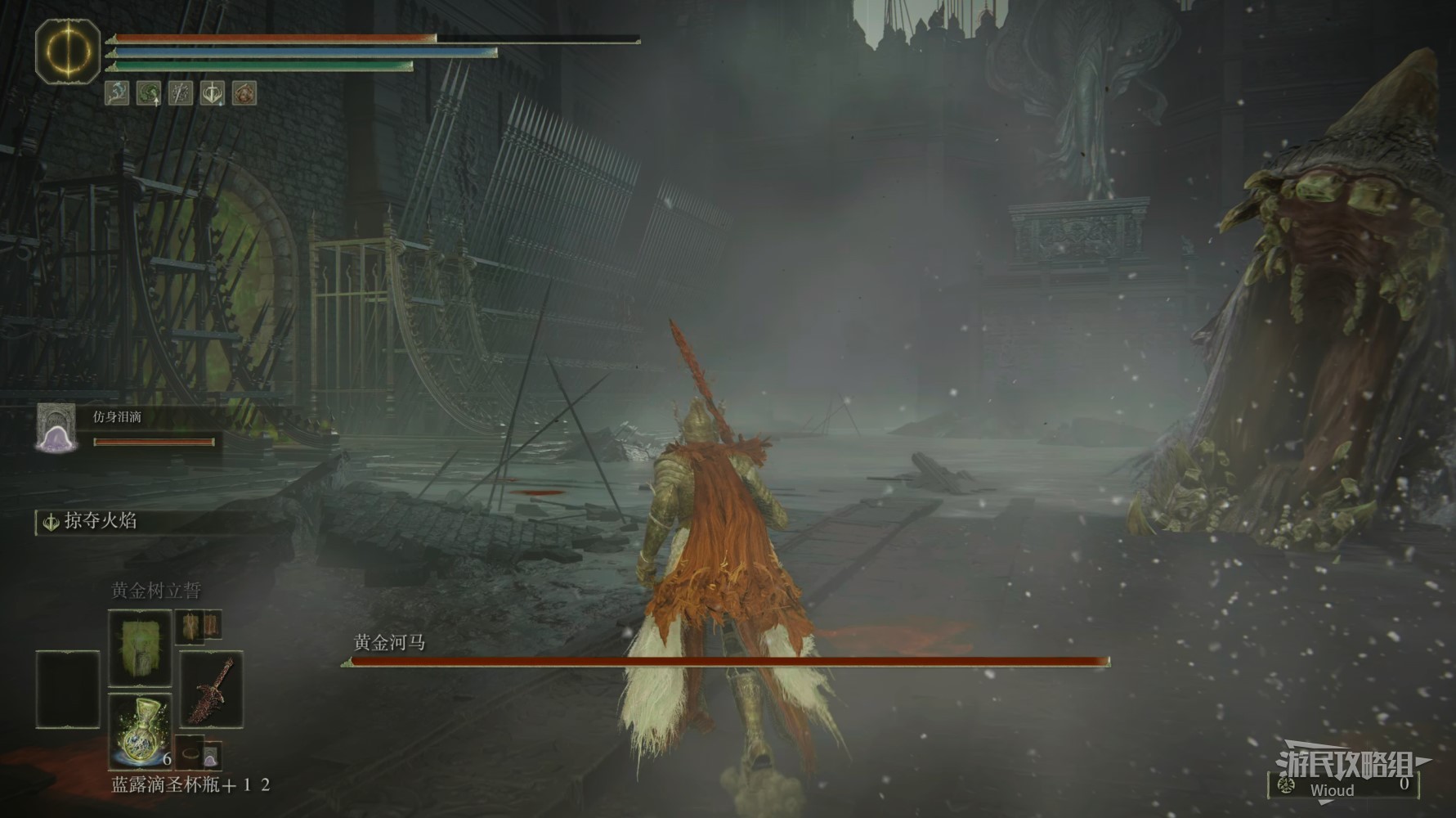This screenshot has height=818, width=1456.
Task: Click the small ring item in quick slots
Action: point(190,753)
